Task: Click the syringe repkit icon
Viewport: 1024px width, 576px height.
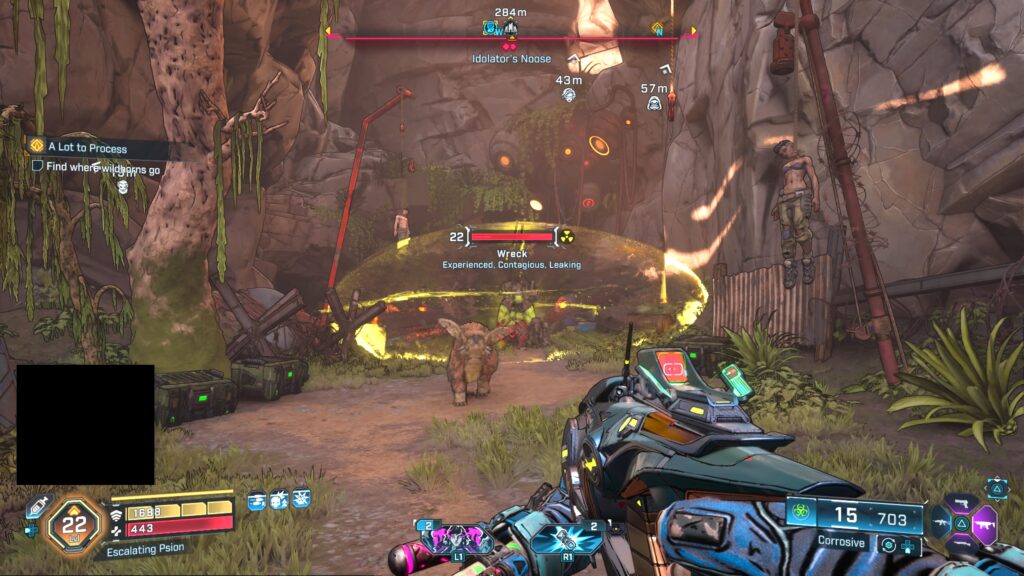Action: click(x=35, y=508)
